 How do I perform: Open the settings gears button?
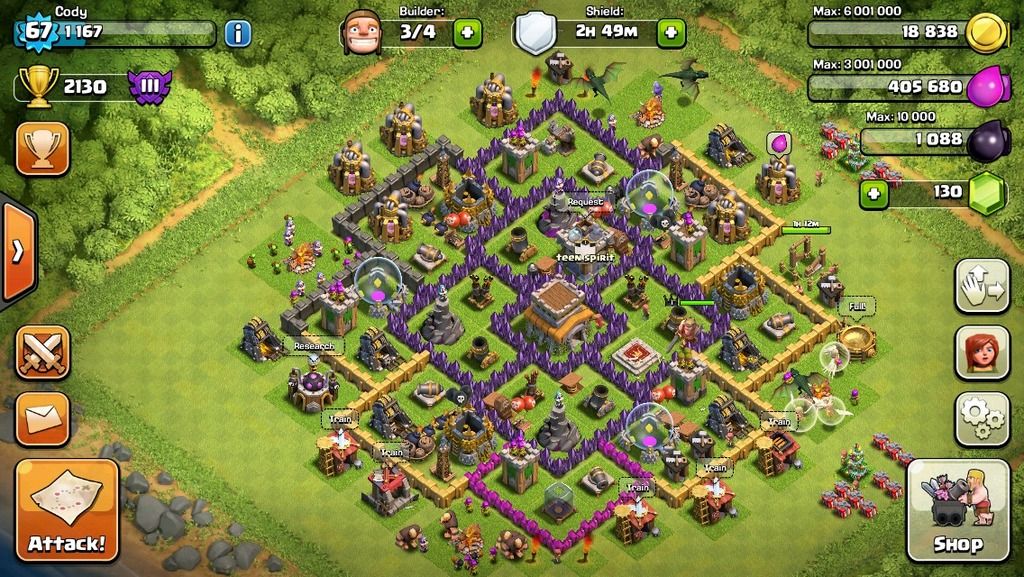(x=981, y=418)
